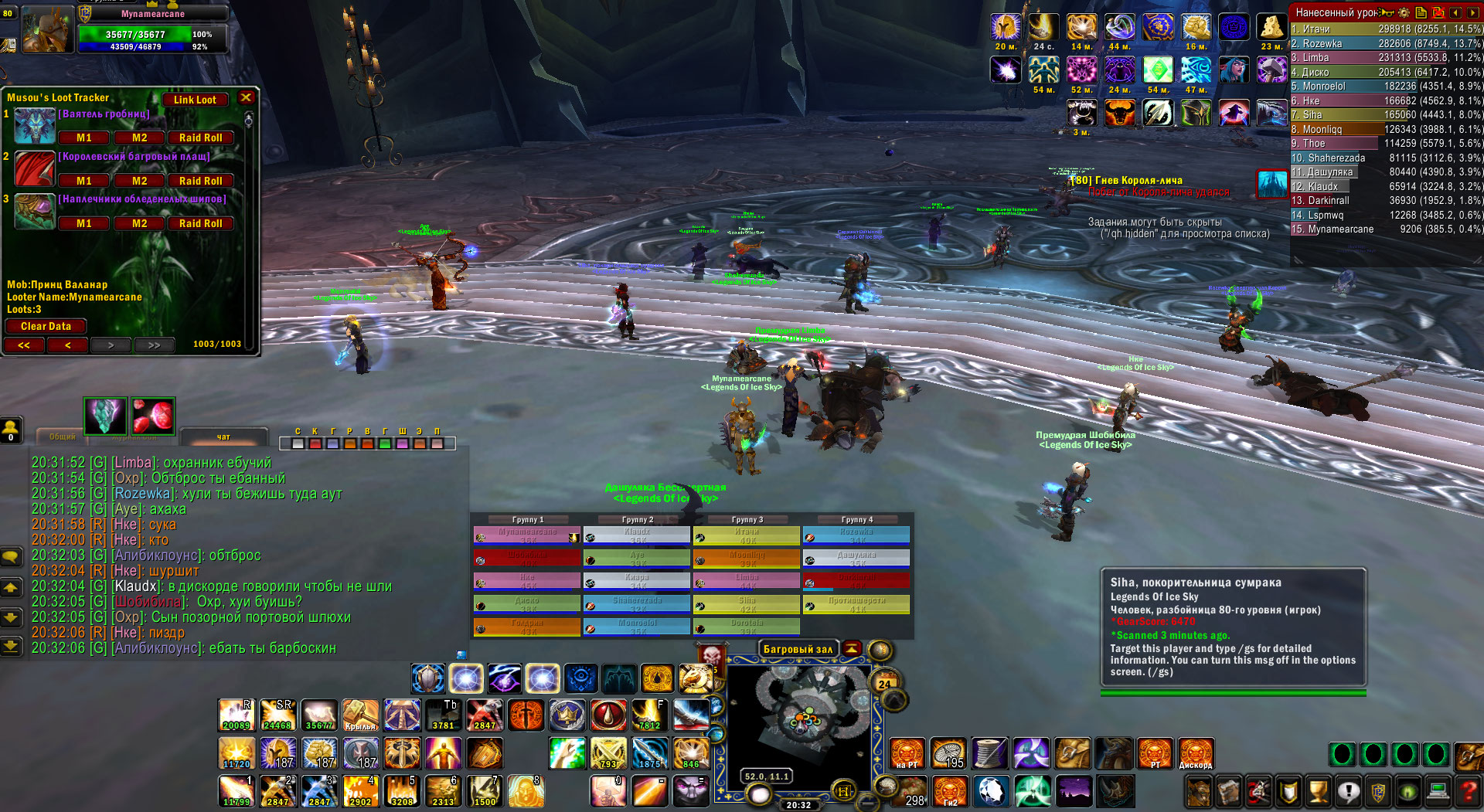Screen dimensions: 1484x812
Task: Target Klaudx in raid group 2
Action: pos(636,535)
